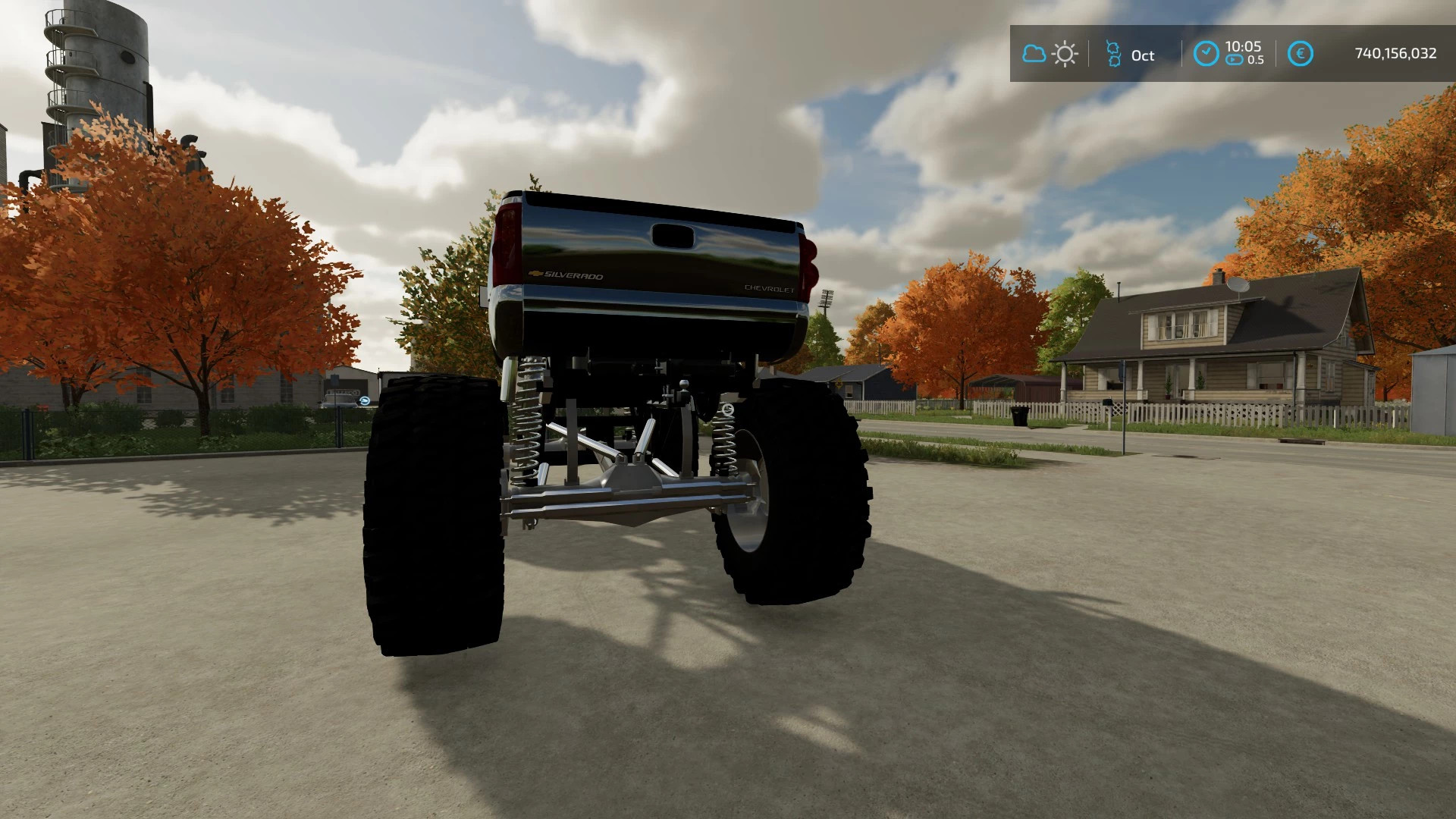
Task: Click the blue shop marker at the dealership
Action: click(365, 400)
